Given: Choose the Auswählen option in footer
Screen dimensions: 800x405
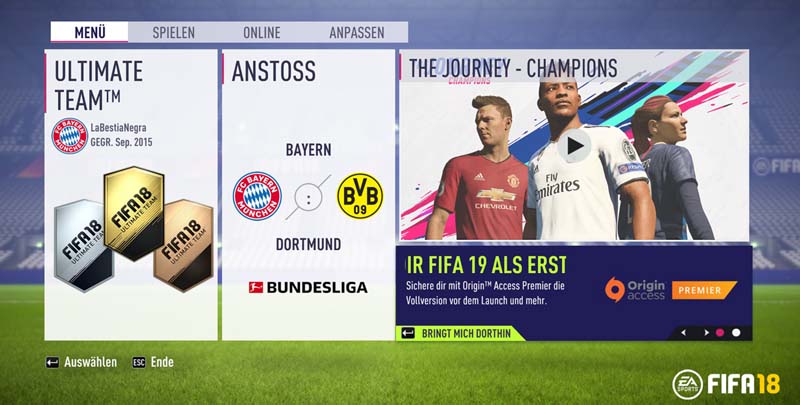Looking at the screenshot, I should tap(81, 362).
